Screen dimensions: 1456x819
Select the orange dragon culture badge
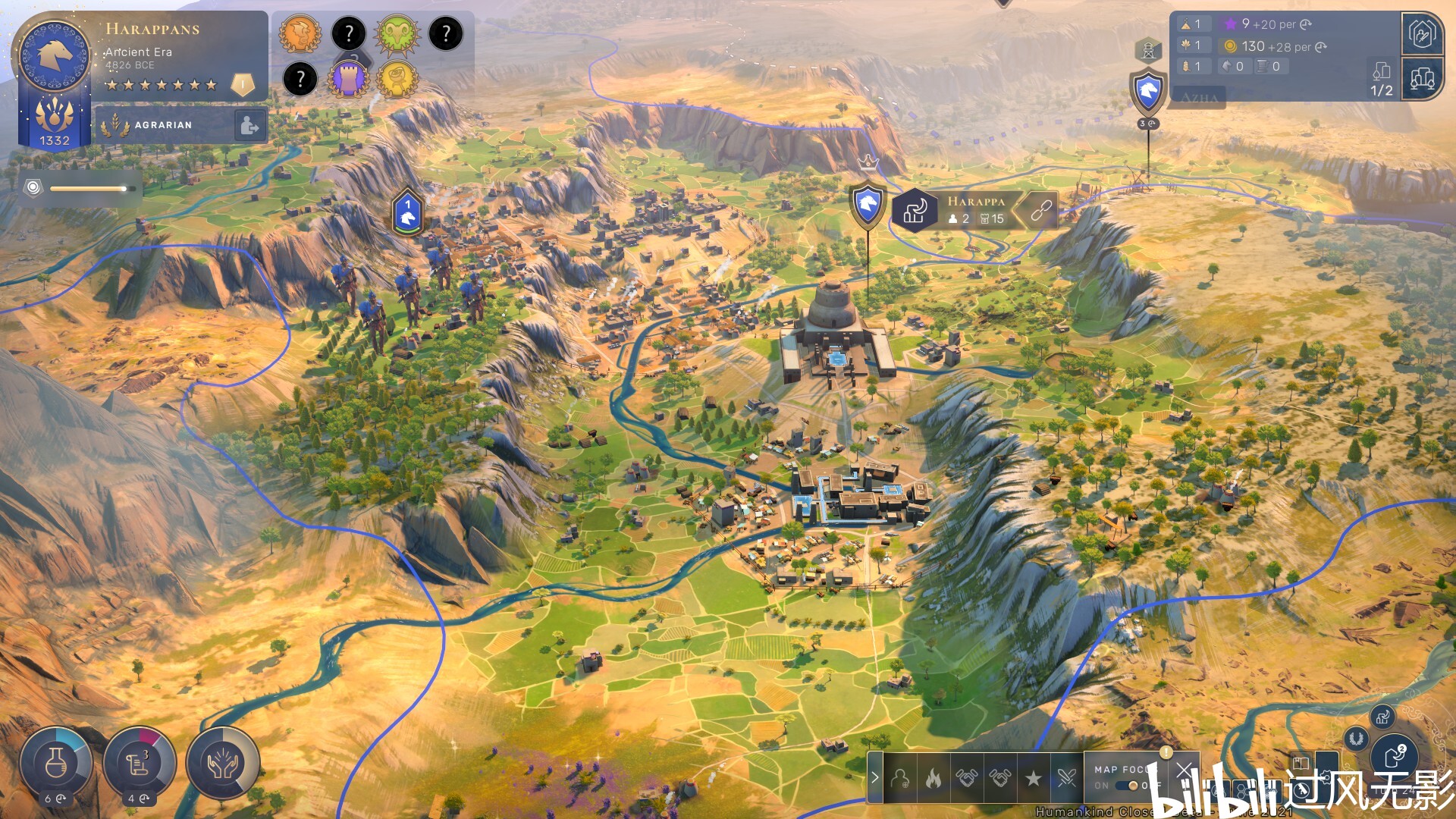300,34
